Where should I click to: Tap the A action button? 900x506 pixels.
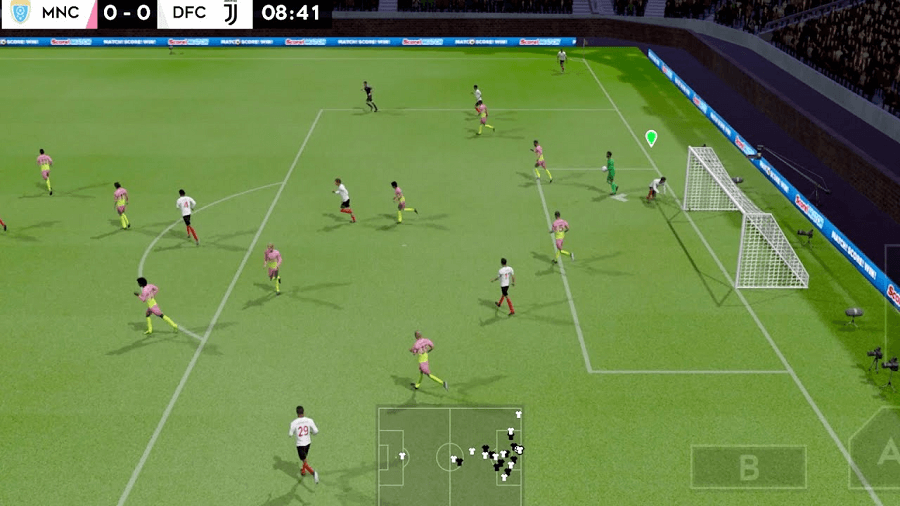coord(882,452)
